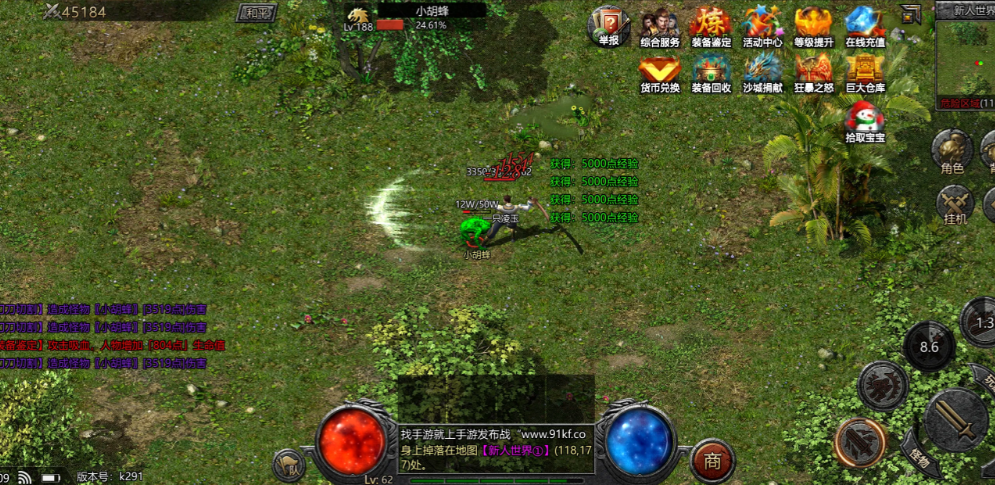Viewport: 995px width, 485px height.
Task: Open 装备回收 equipment recycling
Action: coord(711,70)
